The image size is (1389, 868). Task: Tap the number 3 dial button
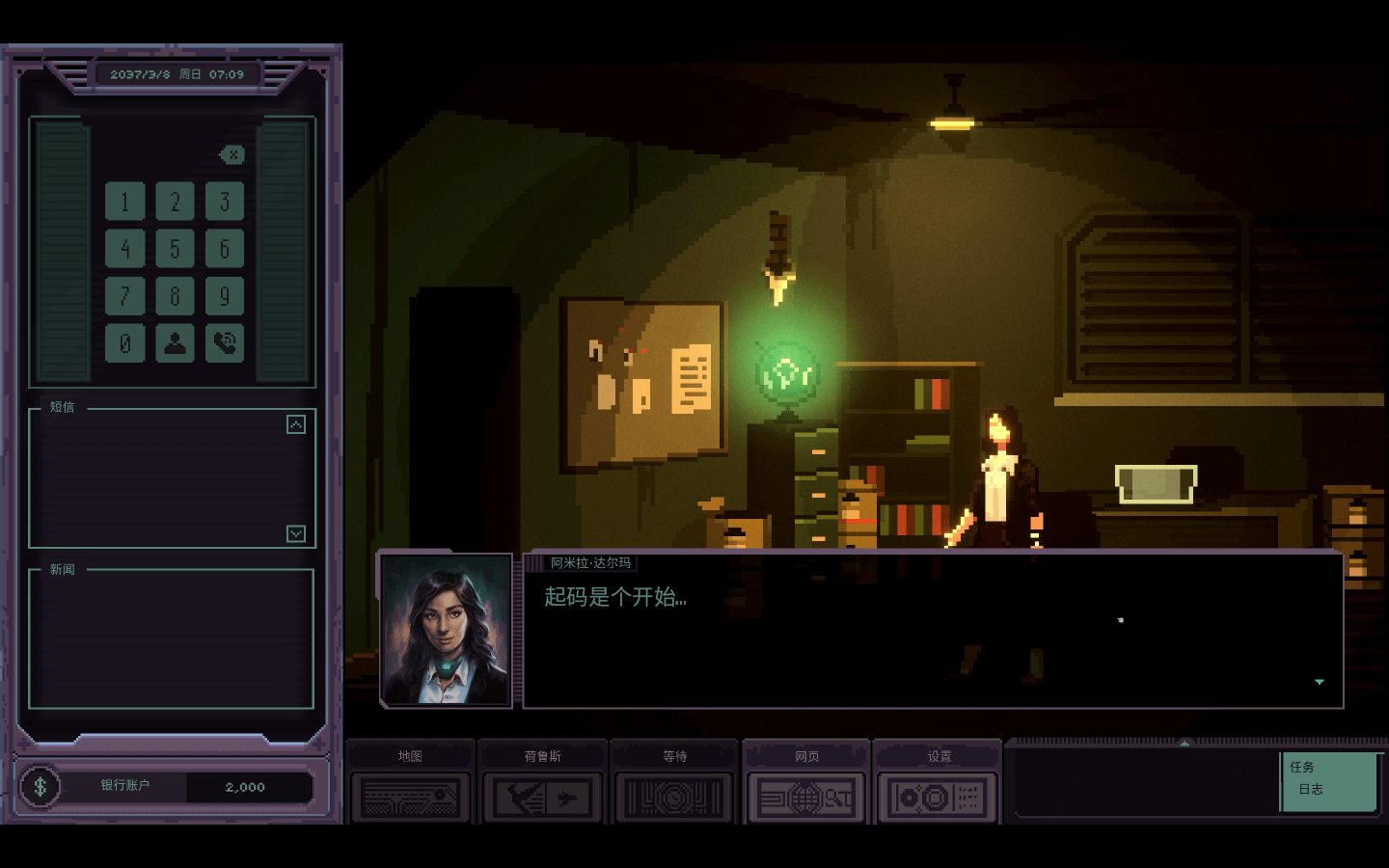[x=225, y=202]
